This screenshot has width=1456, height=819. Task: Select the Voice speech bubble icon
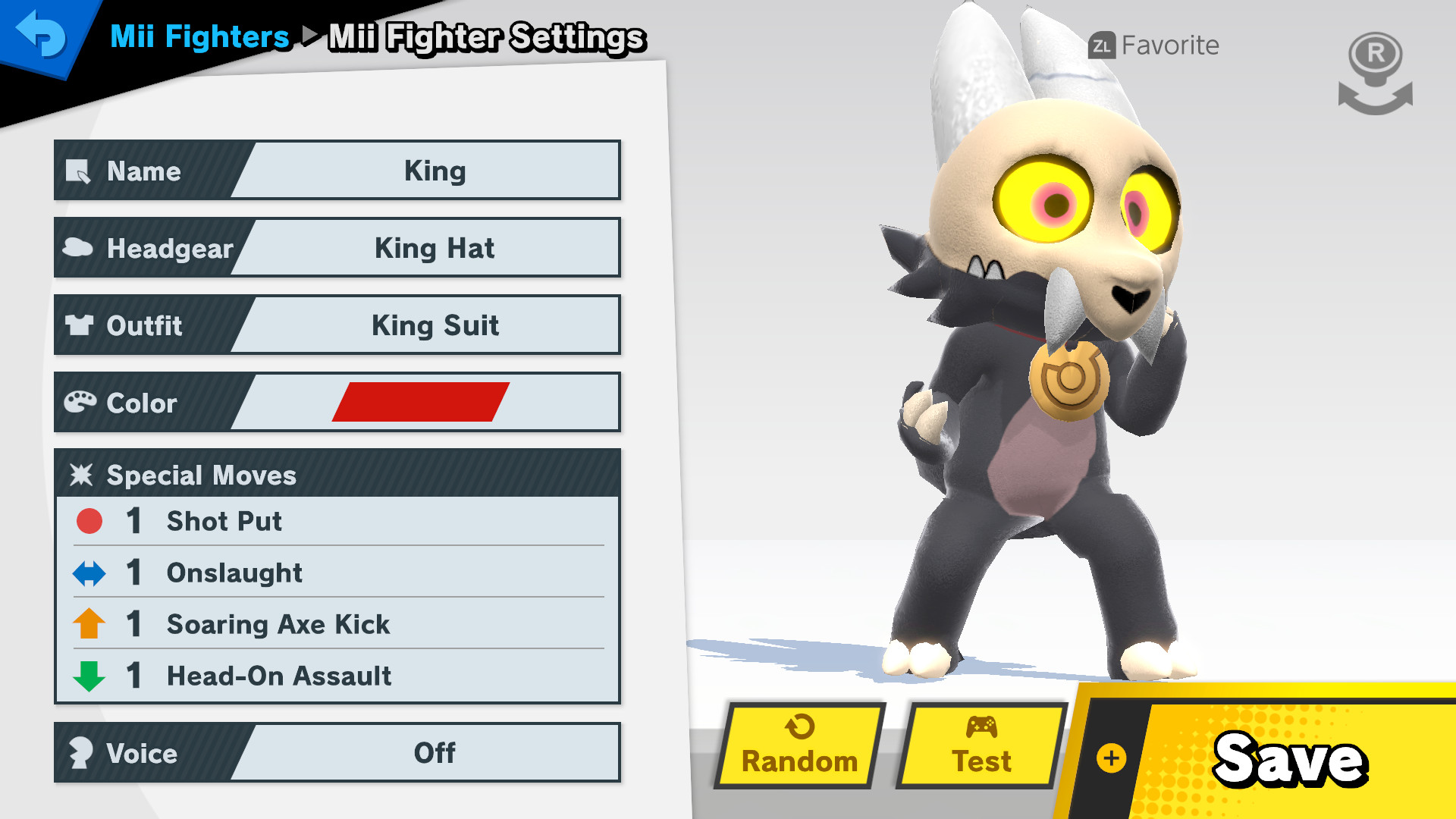82,753
